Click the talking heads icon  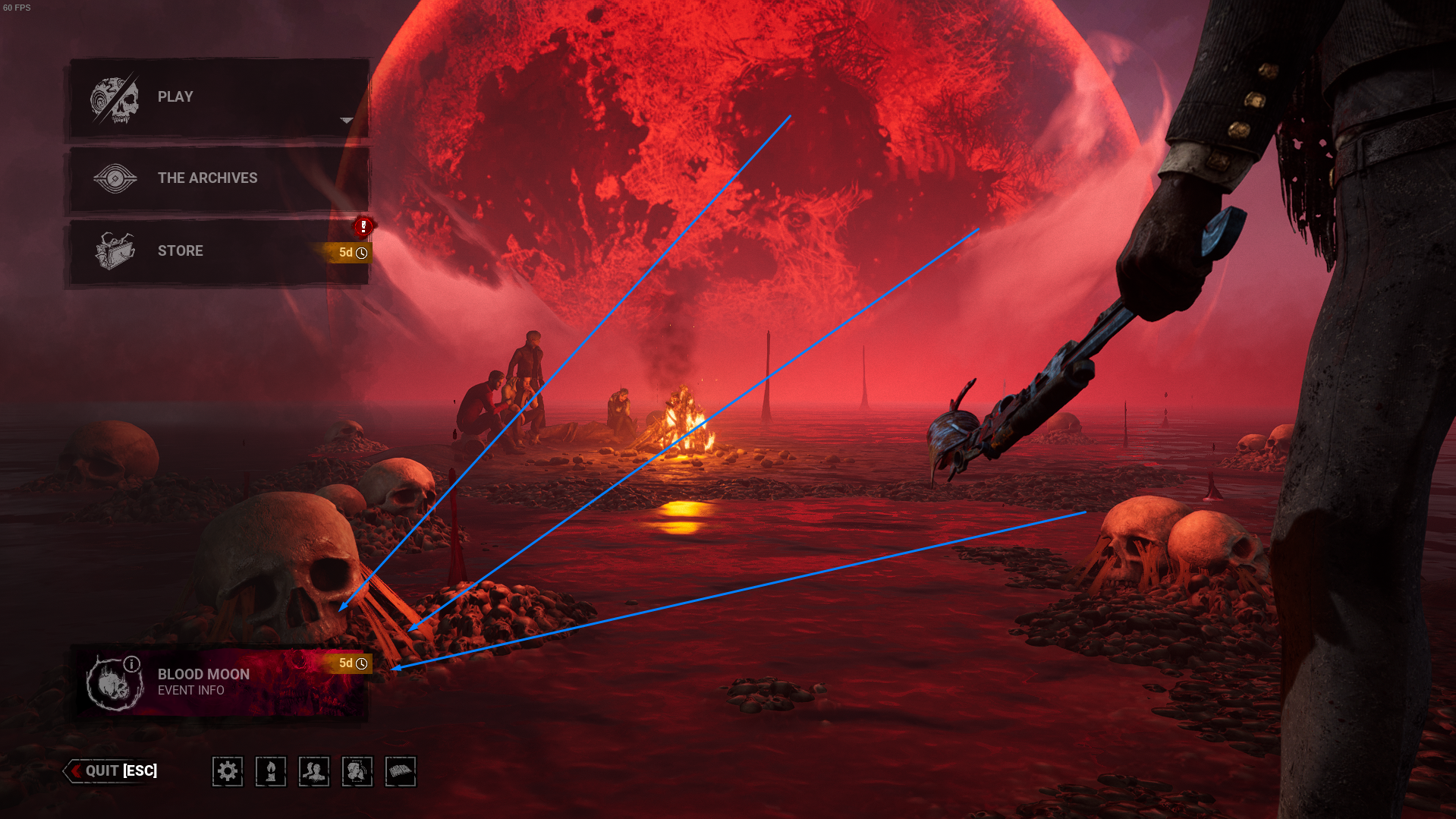(357, 772)
